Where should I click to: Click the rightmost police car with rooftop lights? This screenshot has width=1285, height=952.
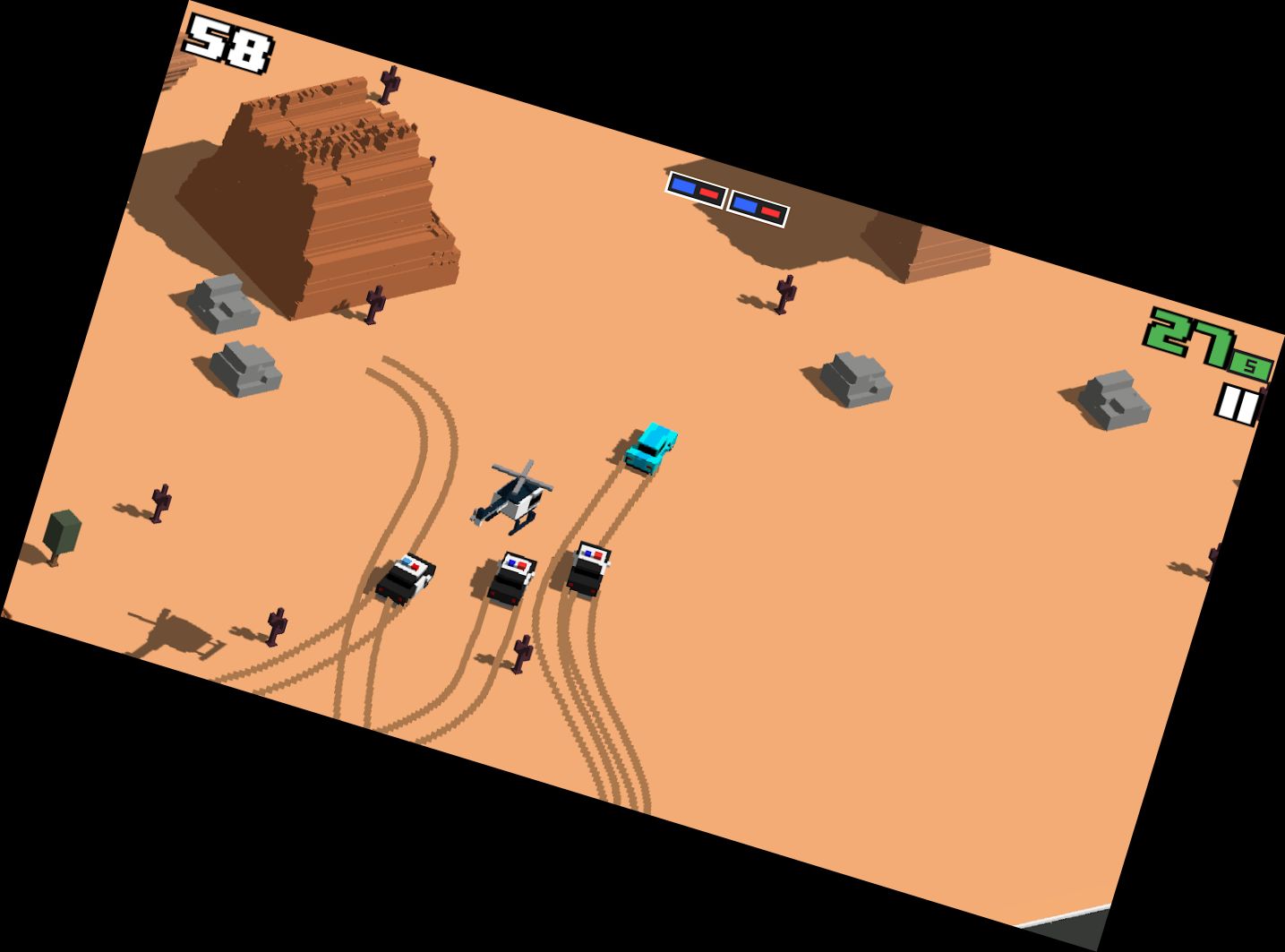(x=587, y=569)
